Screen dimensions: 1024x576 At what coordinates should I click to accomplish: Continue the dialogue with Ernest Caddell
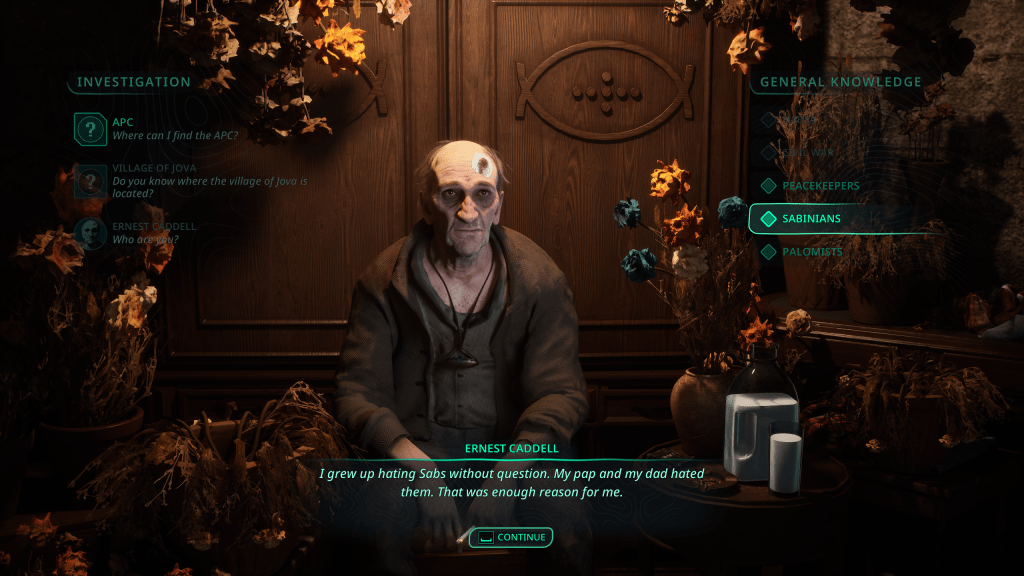pyautogui.click(x=511, y=537)
